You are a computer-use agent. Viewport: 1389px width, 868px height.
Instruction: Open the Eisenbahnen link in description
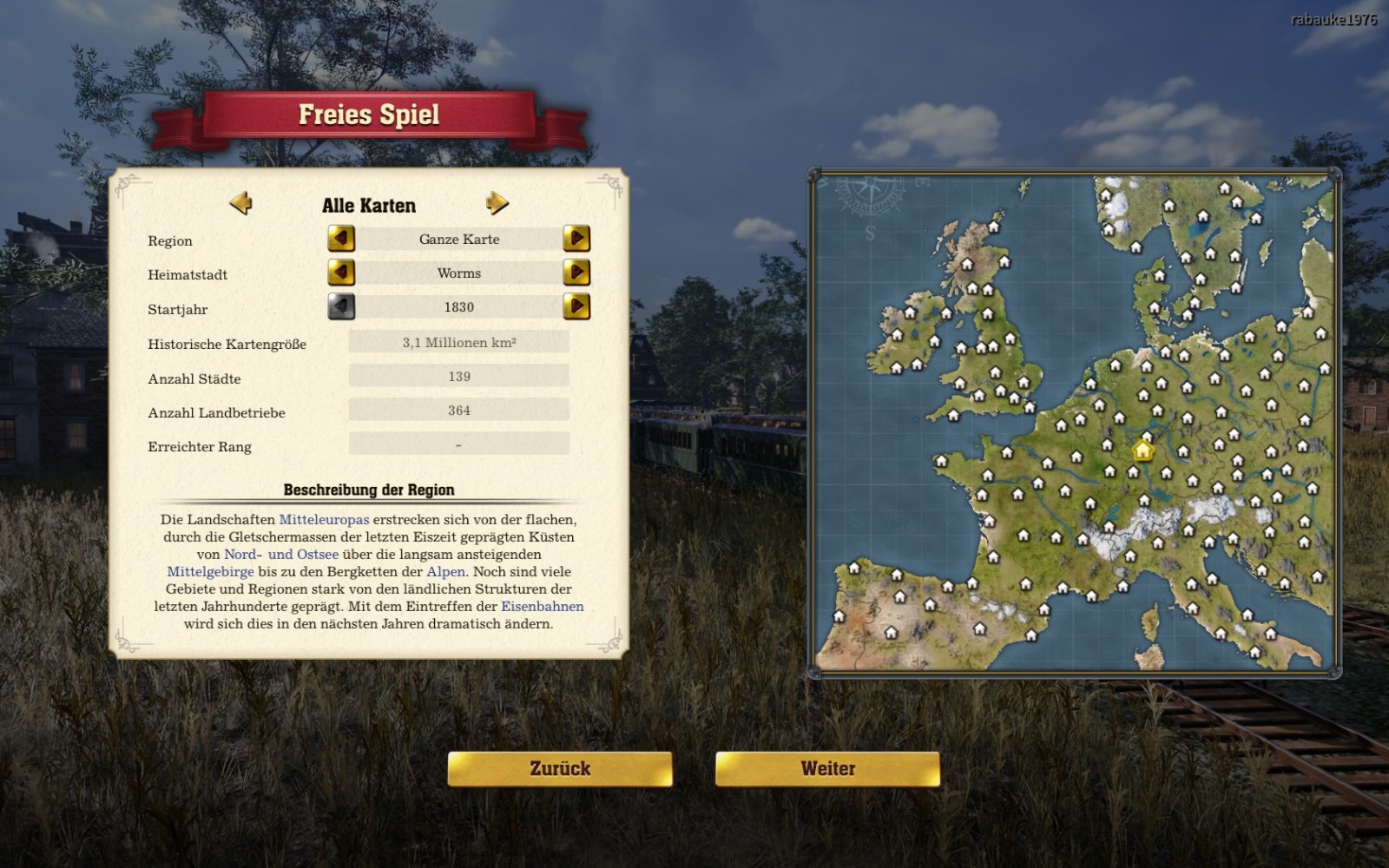(542, 607)
